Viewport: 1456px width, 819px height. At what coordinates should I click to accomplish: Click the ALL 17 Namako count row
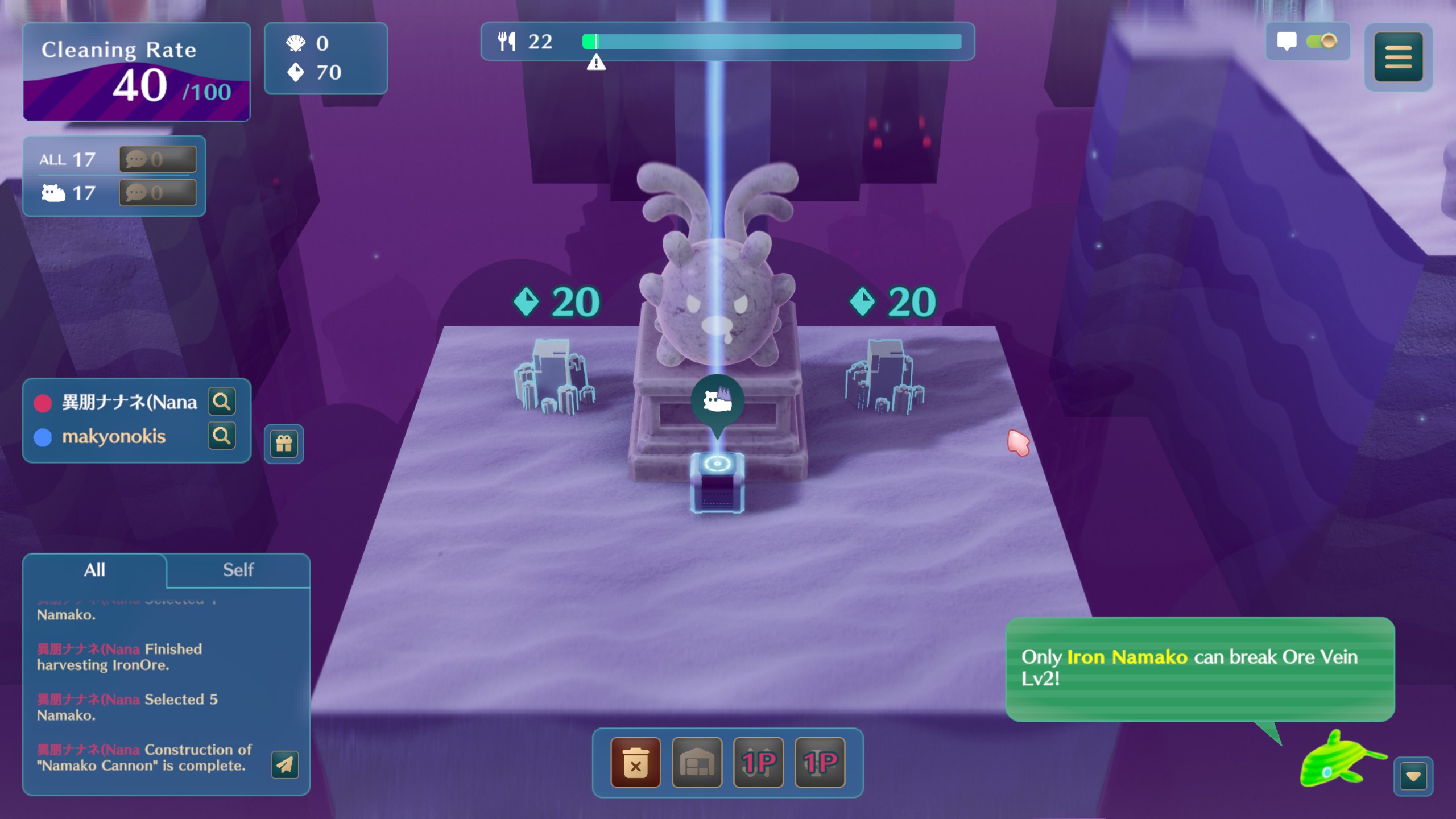[68, 159]
